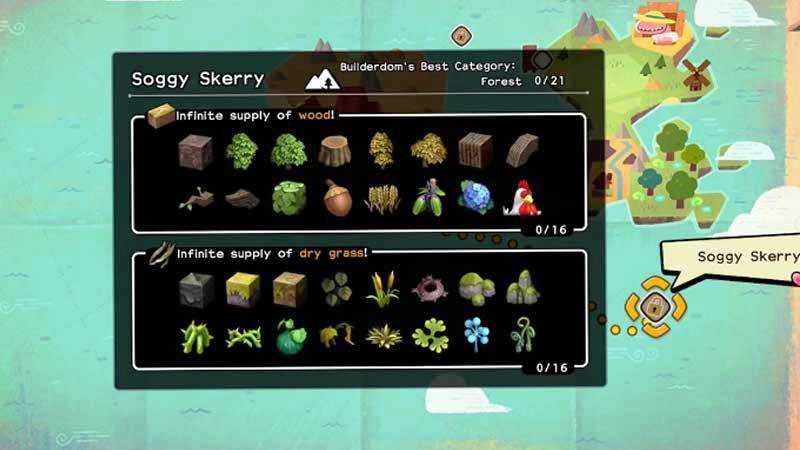The width and height of the screenshot is (800, 450).
Task: Choose the curled fern fiddlehead icon
Action: pos(523,334)
